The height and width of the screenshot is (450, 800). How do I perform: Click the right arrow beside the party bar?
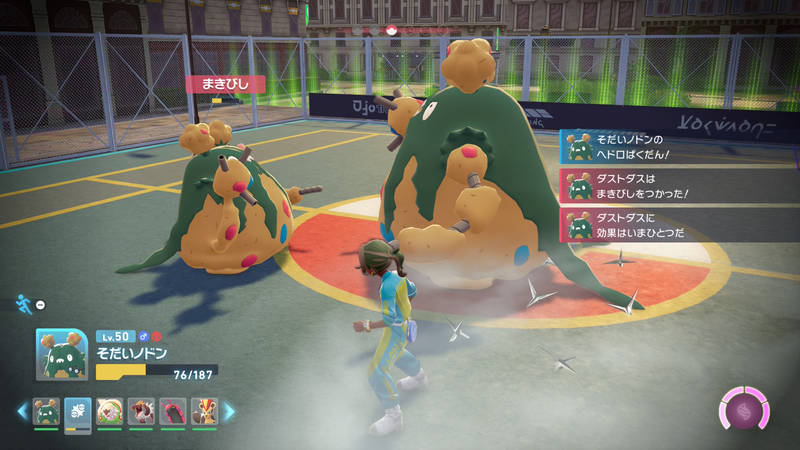coord(229,412)
